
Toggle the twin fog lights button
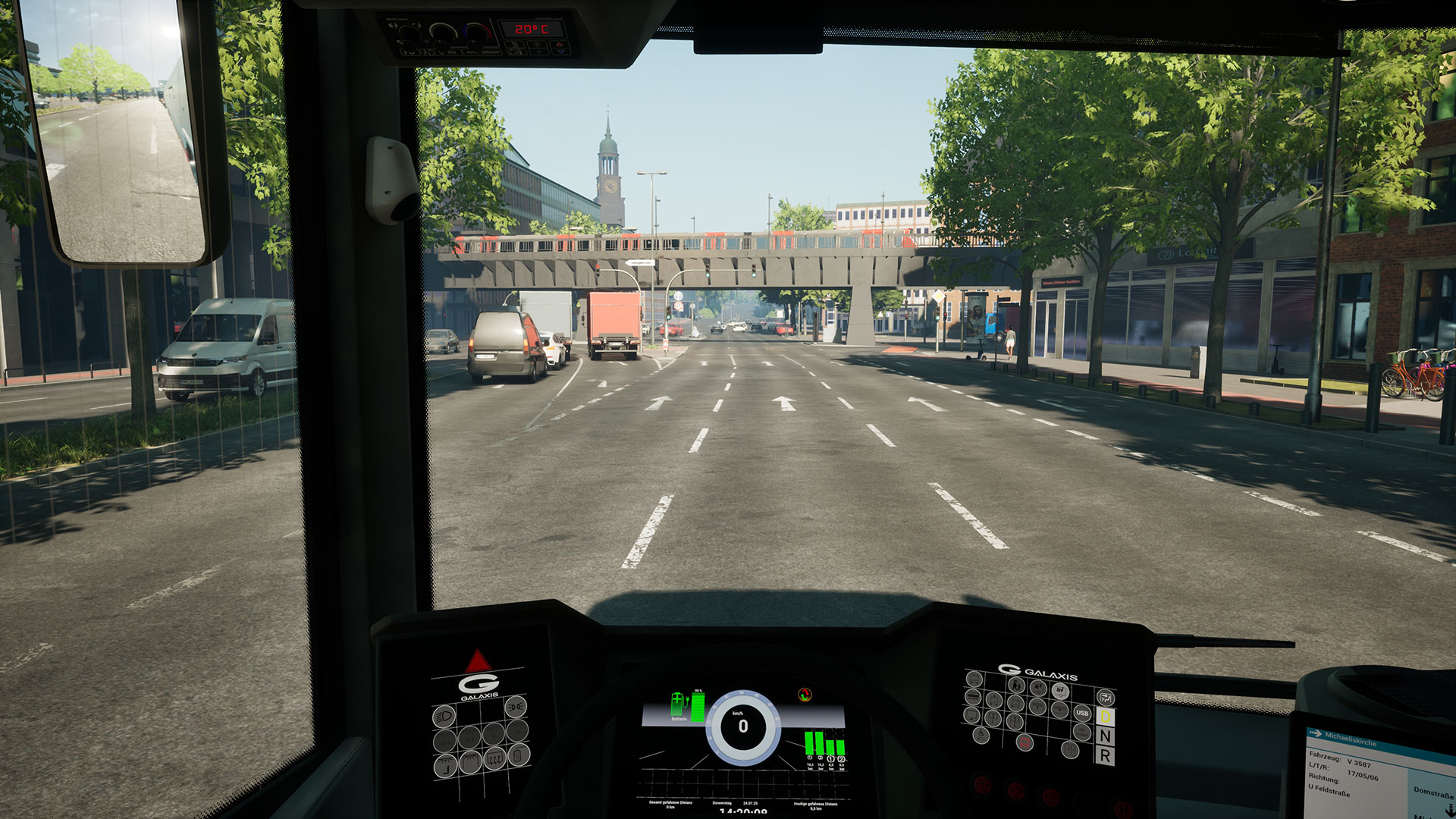point(516,707)
